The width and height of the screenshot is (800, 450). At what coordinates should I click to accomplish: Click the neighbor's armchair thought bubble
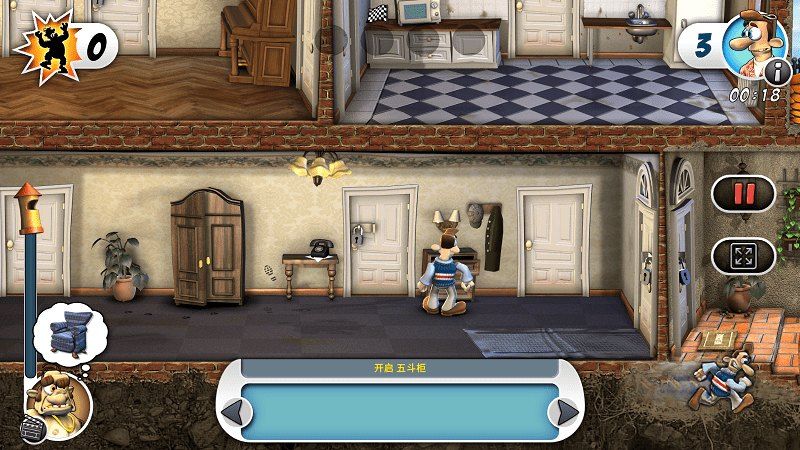tap(68, 336)
